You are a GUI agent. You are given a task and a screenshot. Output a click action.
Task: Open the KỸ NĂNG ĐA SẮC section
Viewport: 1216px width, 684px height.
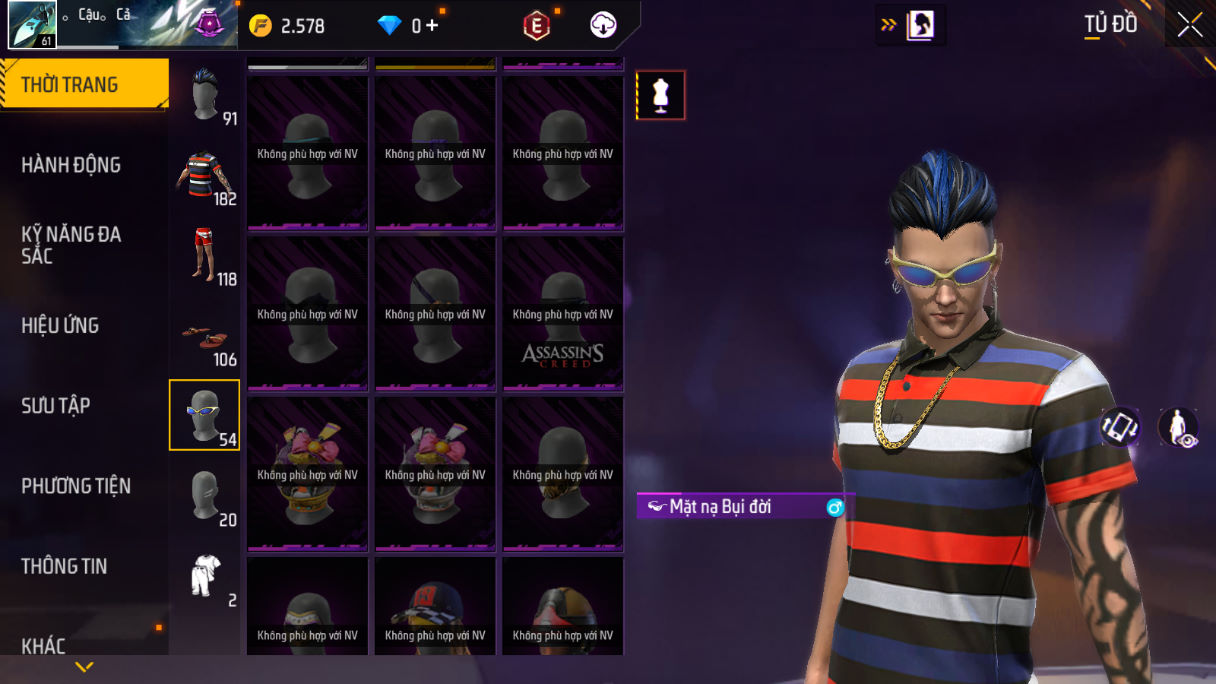point(71,245)
